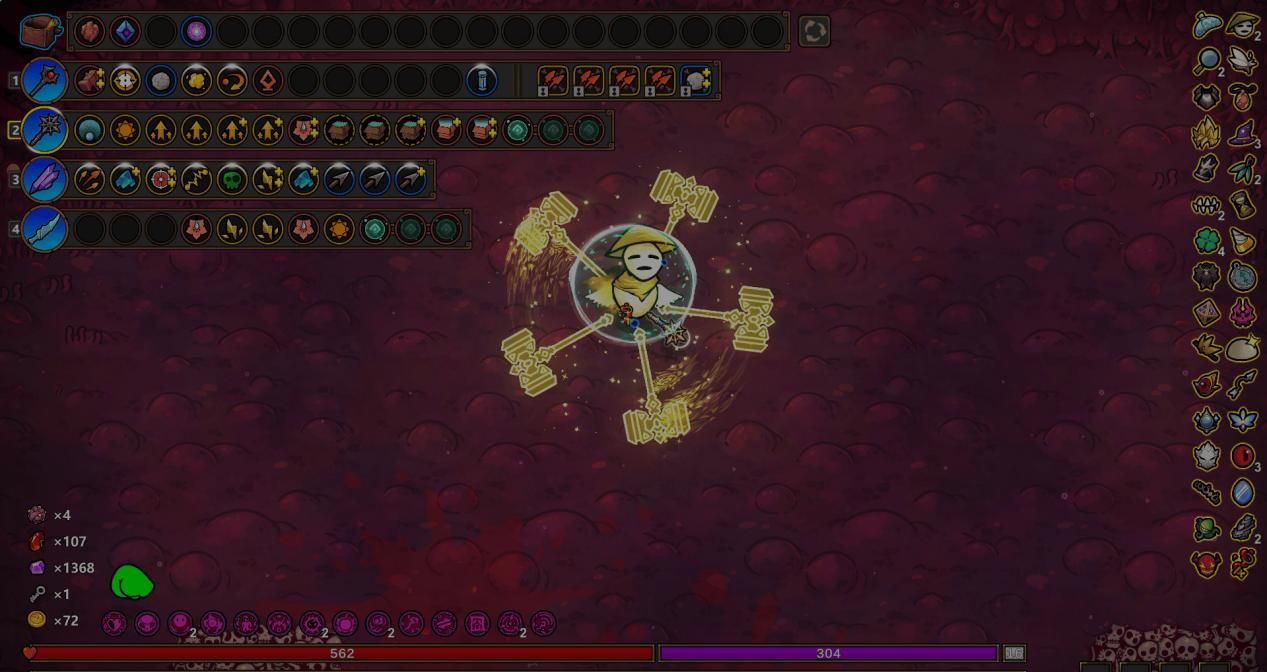1267x672 pixels.
Task: Choose the spiked mace wand in slot 2
Action: [45, 130]
